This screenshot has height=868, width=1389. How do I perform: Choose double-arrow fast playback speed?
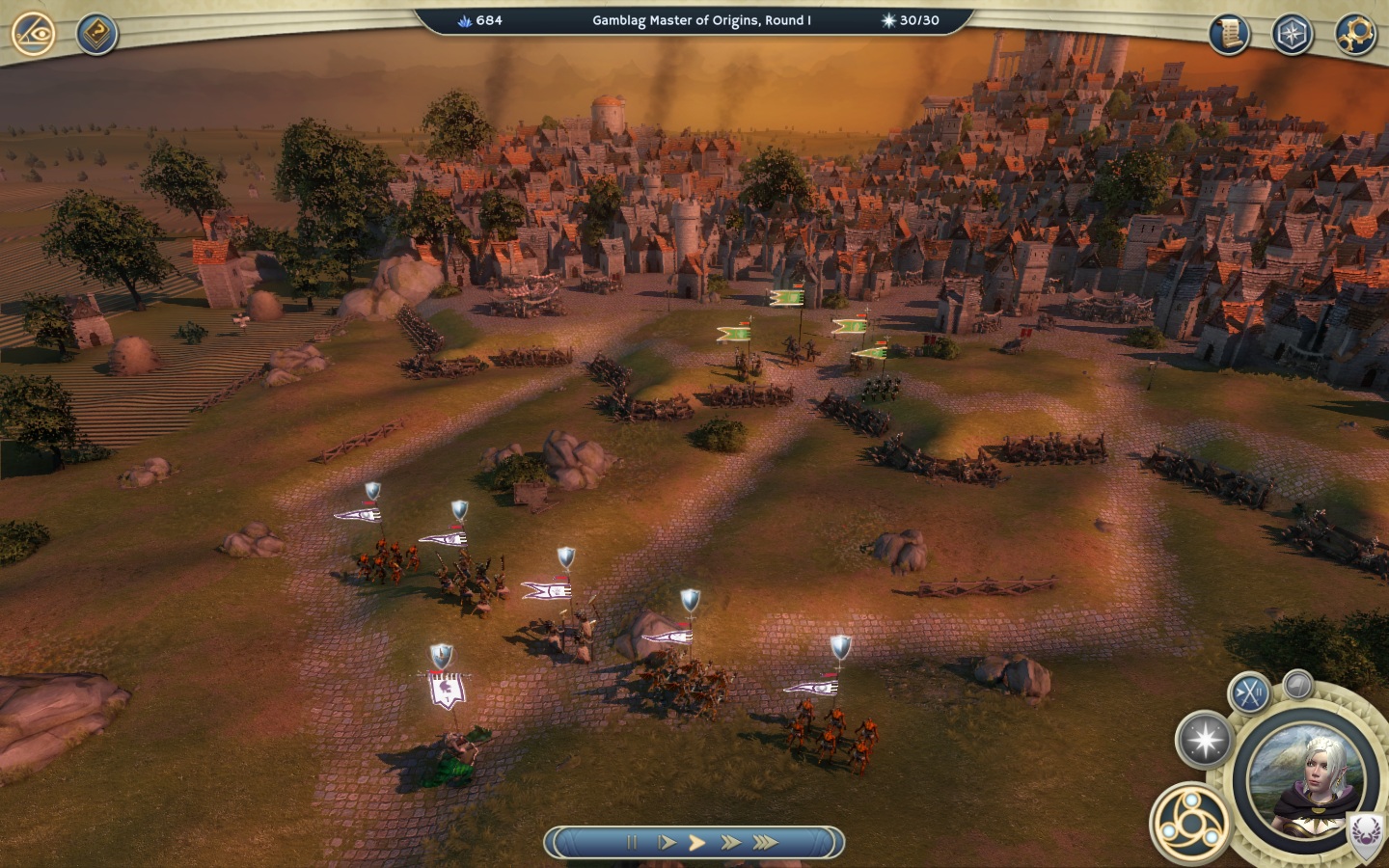(x=731, y=842)
